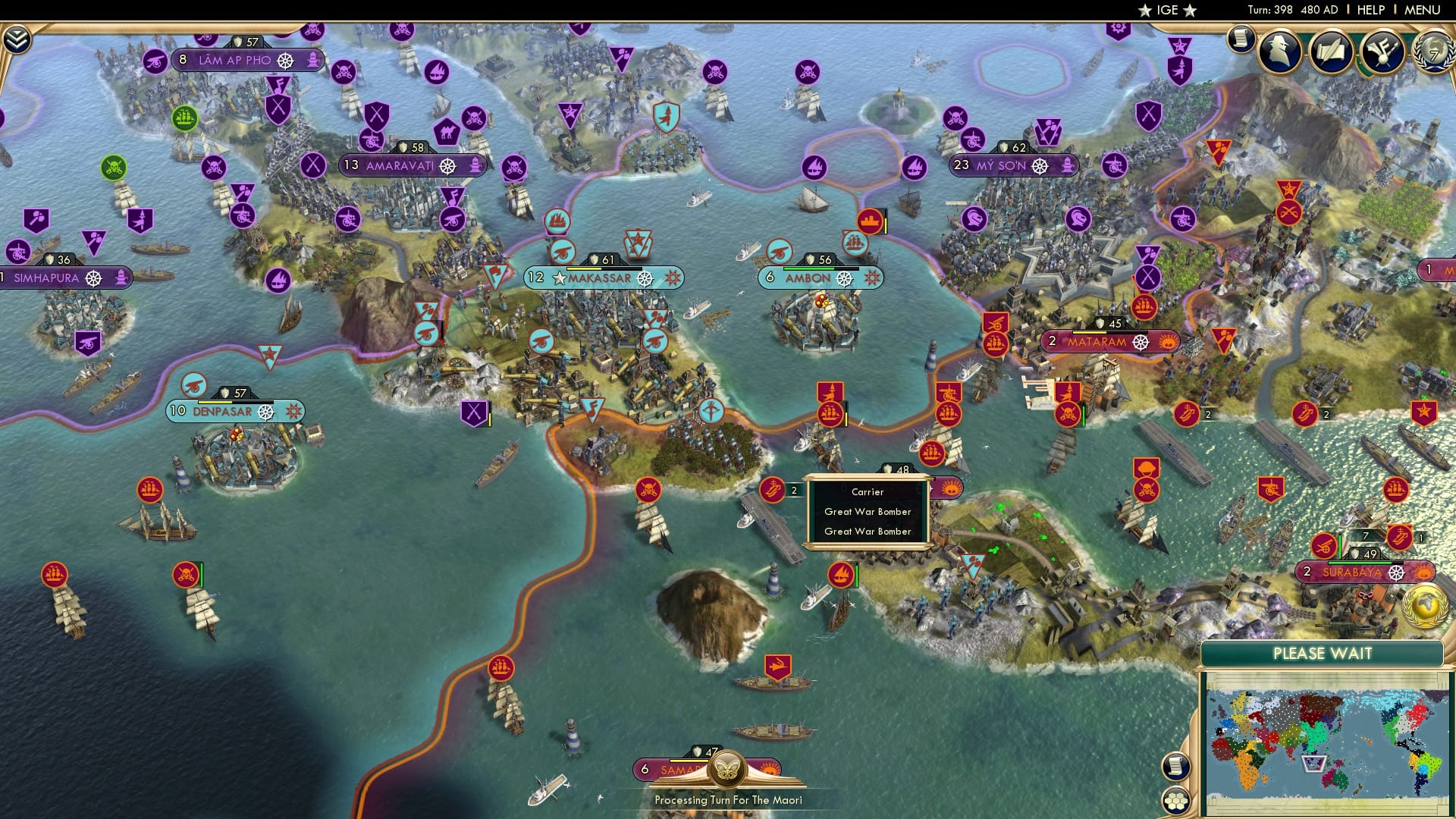
Task: Select Carrier in the unit stack list
Action: [x=867, y=491]
